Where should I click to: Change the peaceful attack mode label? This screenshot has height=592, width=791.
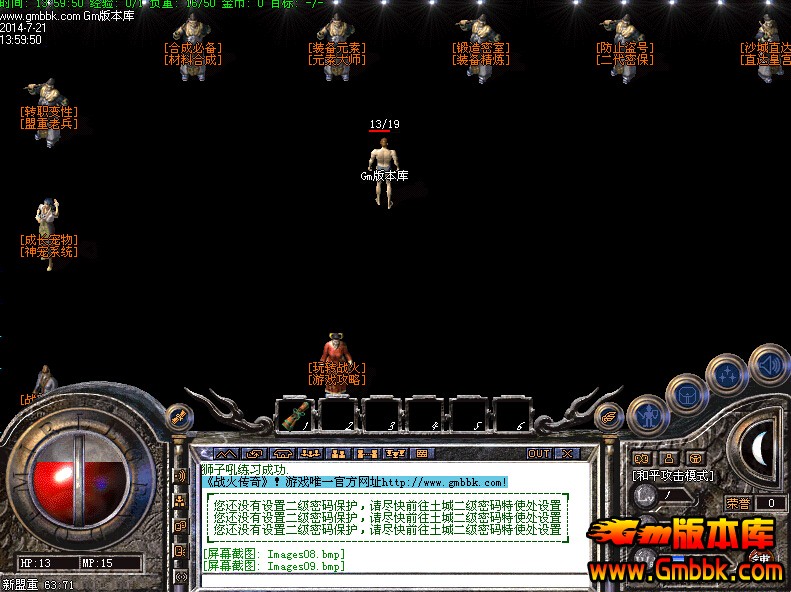click(672, 475)
